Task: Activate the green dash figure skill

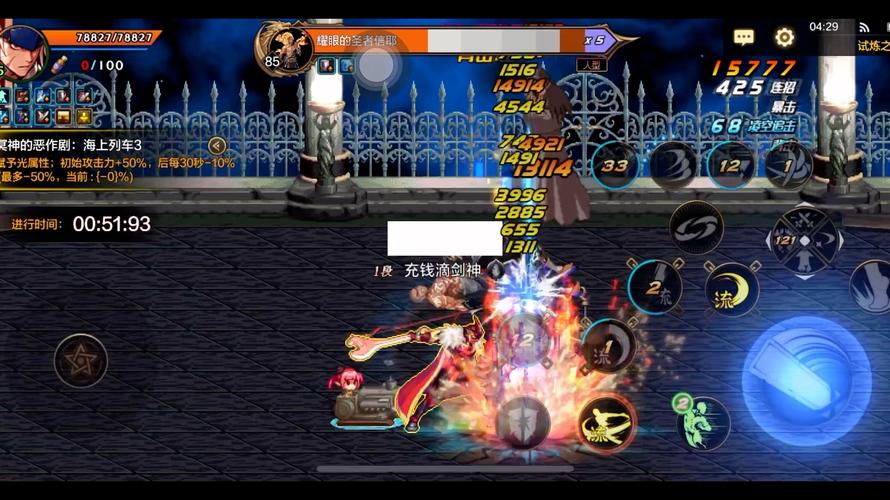Action: click(x=703, y=421)
